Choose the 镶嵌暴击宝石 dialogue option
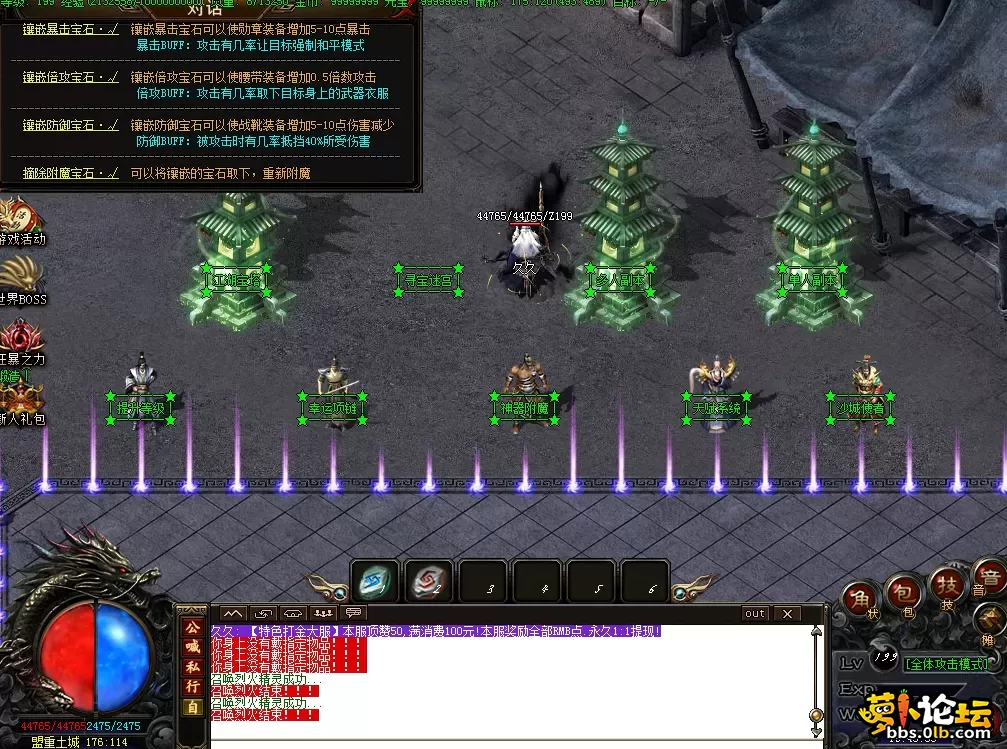The height and width of the screenshot is (749, 1007). click(x=70, y=29)
